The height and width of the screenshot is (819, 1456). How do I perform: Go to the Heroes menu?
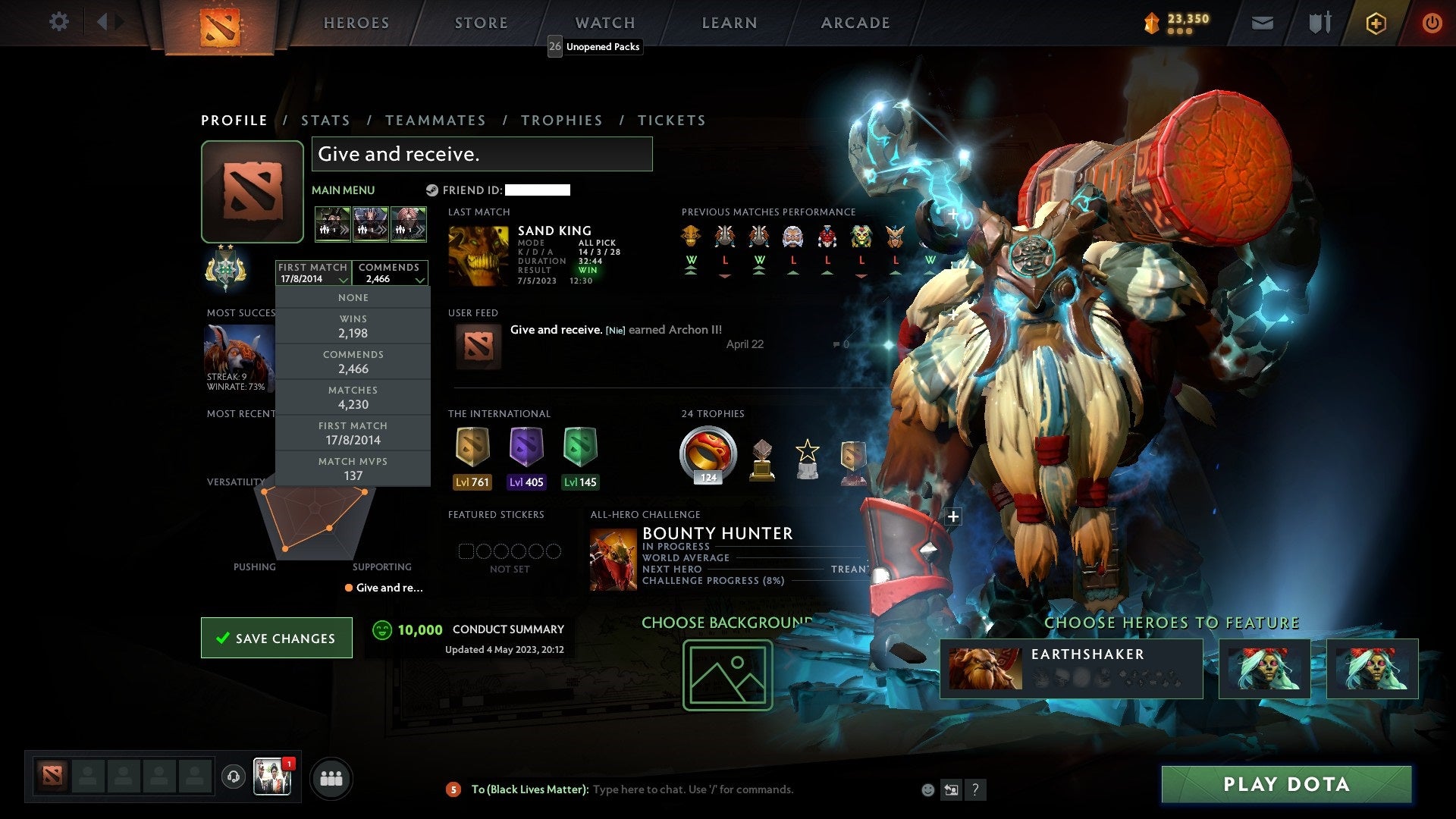356,23
